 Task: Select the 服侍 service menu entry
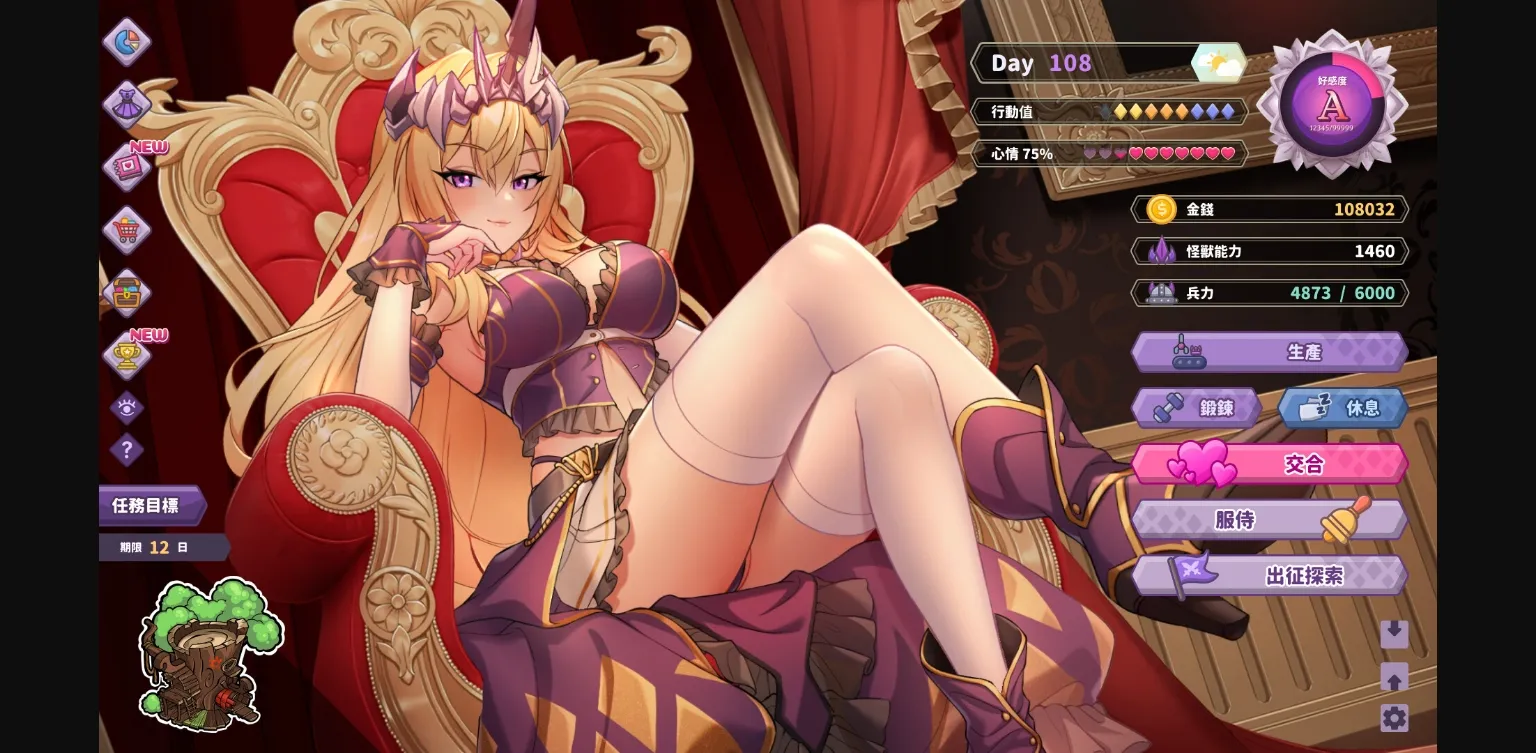(x=1268, y=518)
